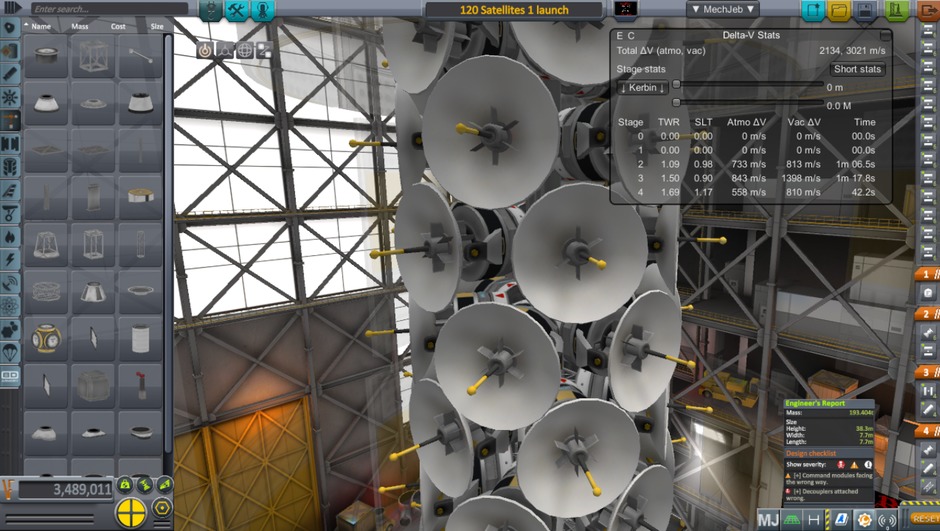Open the load craft folder button

point(840,11)
